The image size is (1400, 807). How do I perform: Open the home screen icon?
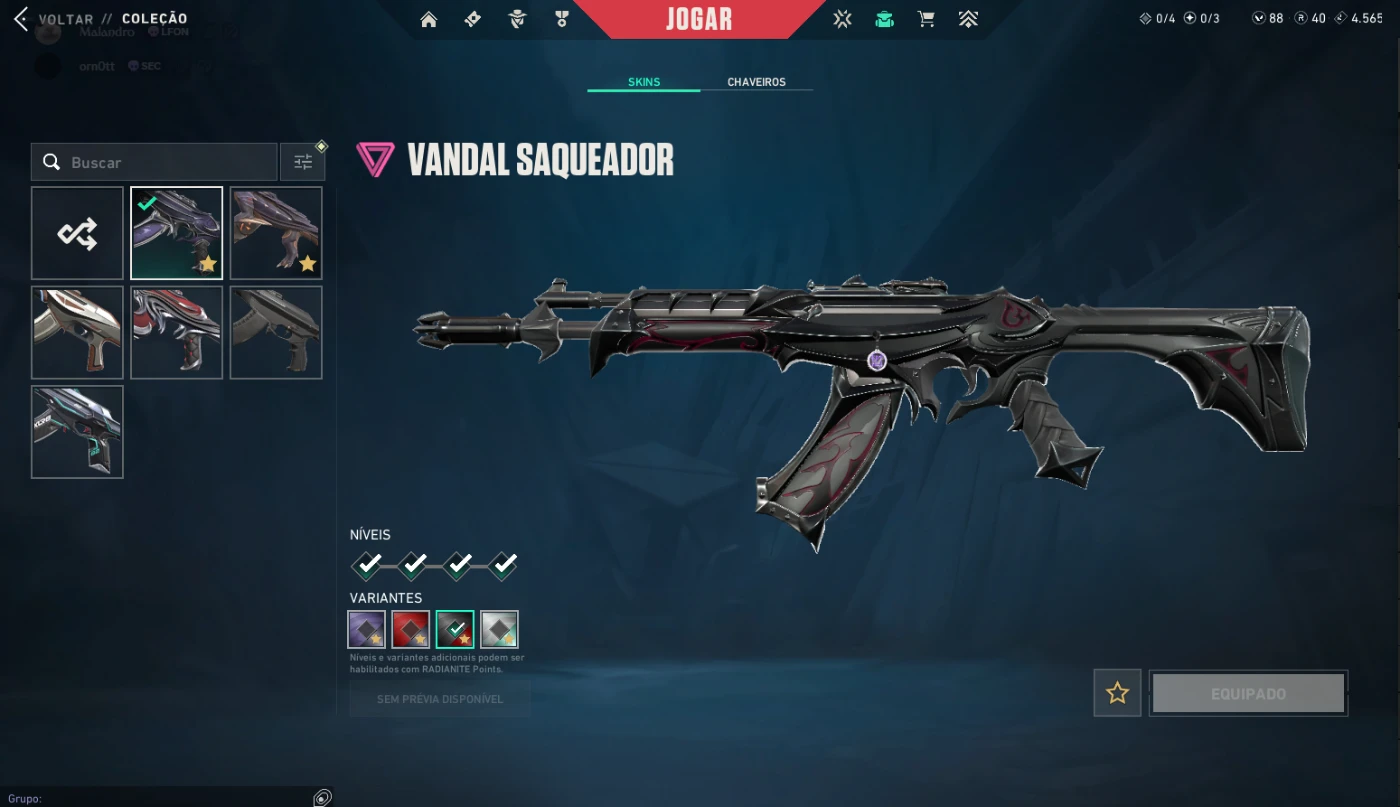[x=429, y=19]
